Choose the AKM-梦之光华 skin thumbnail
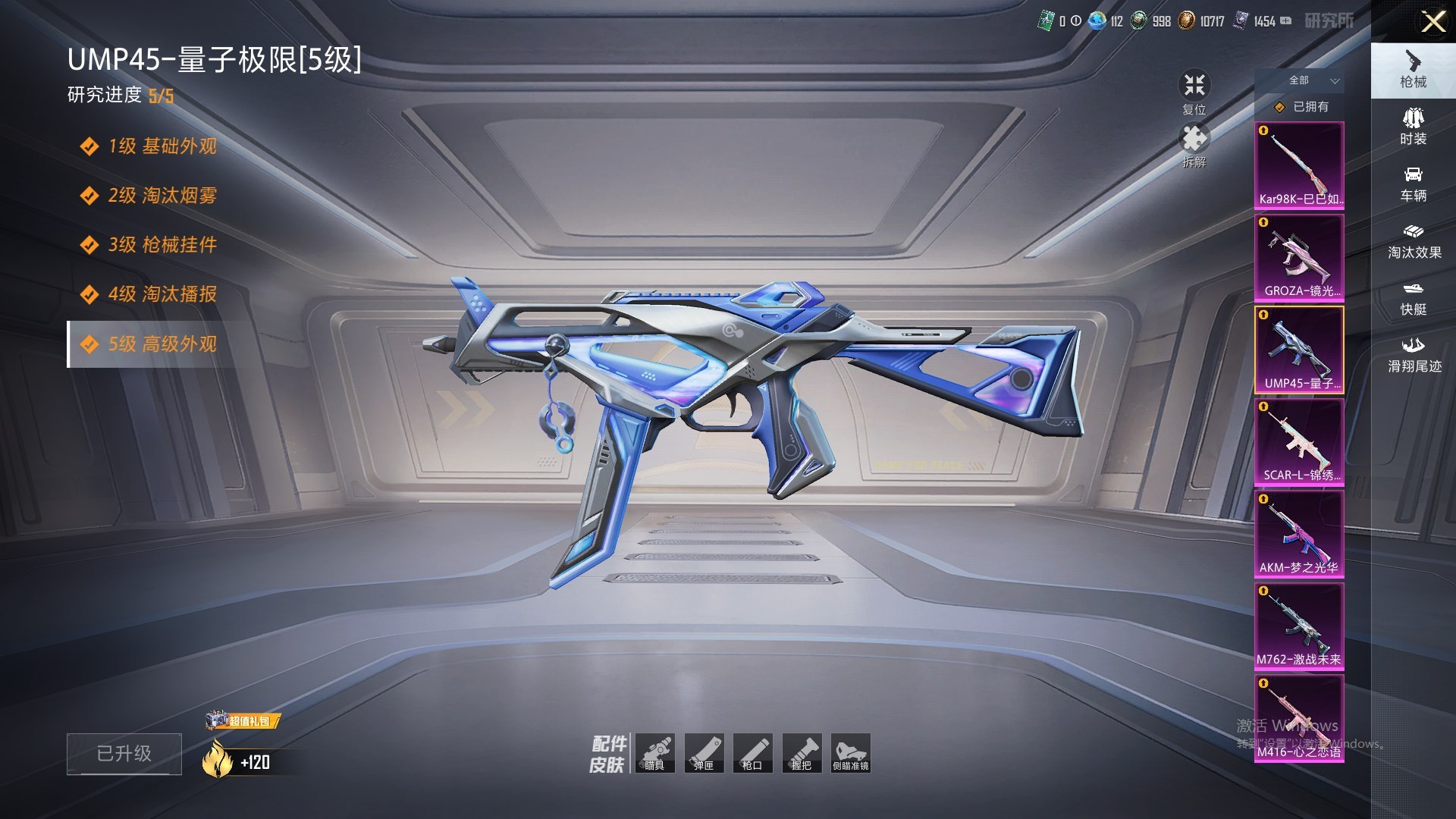The height and width of the screenshot is (819, 1456). [1299, 534]
